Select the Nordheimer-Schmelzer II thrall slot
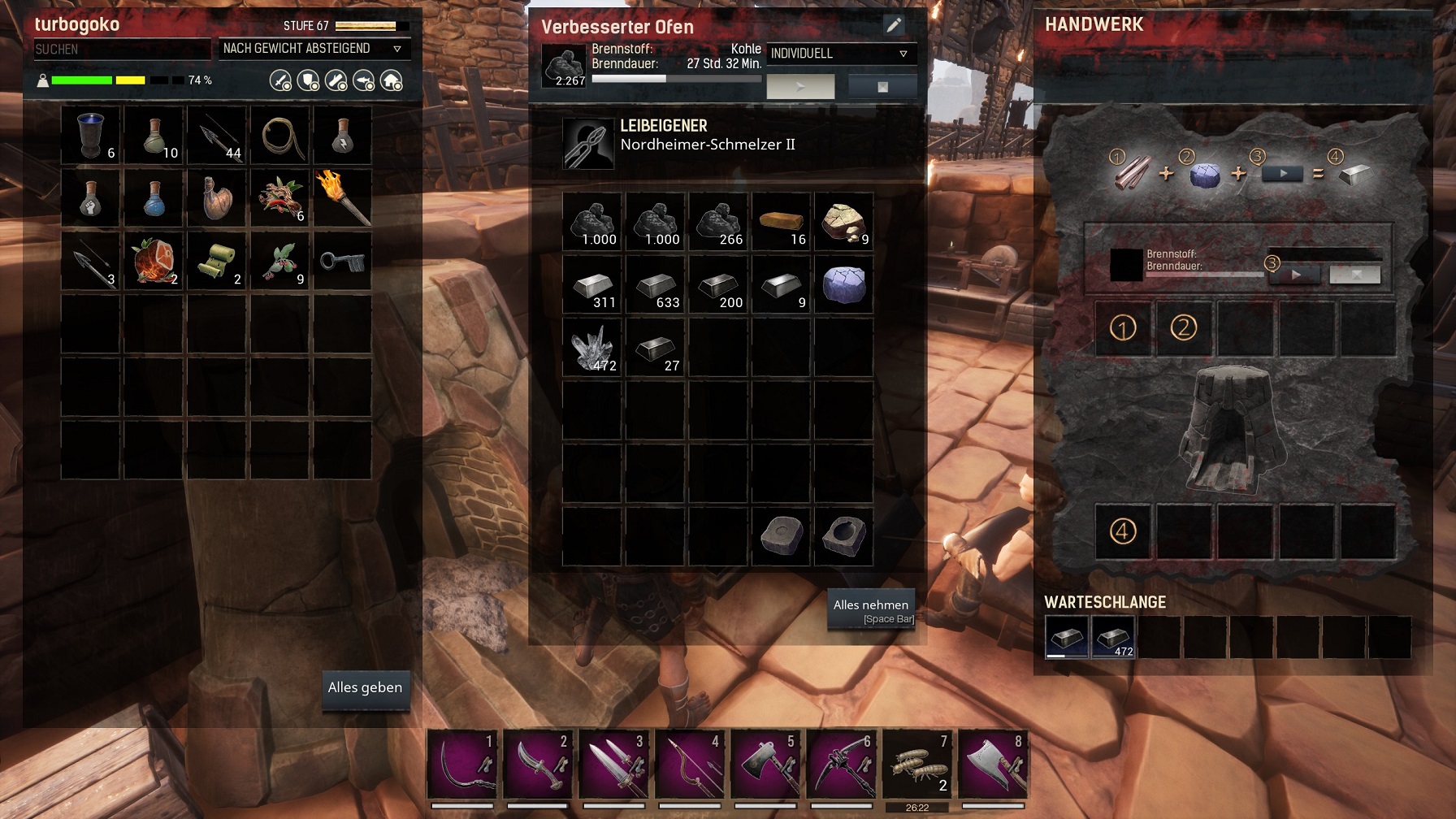The height and width of the screenshot is (819, 1456). 588,144
